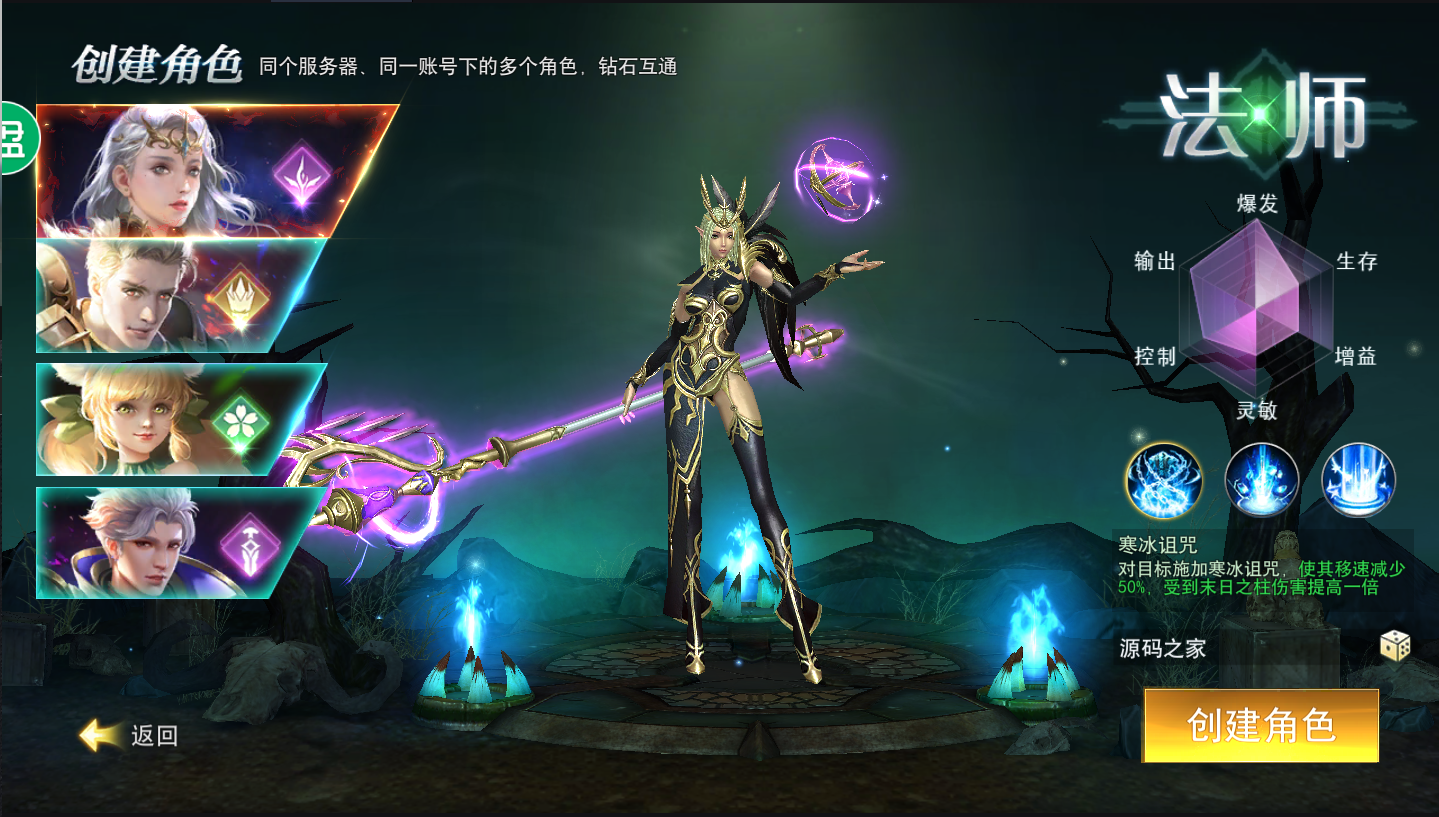1439x817 pixels.
Task: View the third ice pillar skill icon
Action: point(1358,480)
